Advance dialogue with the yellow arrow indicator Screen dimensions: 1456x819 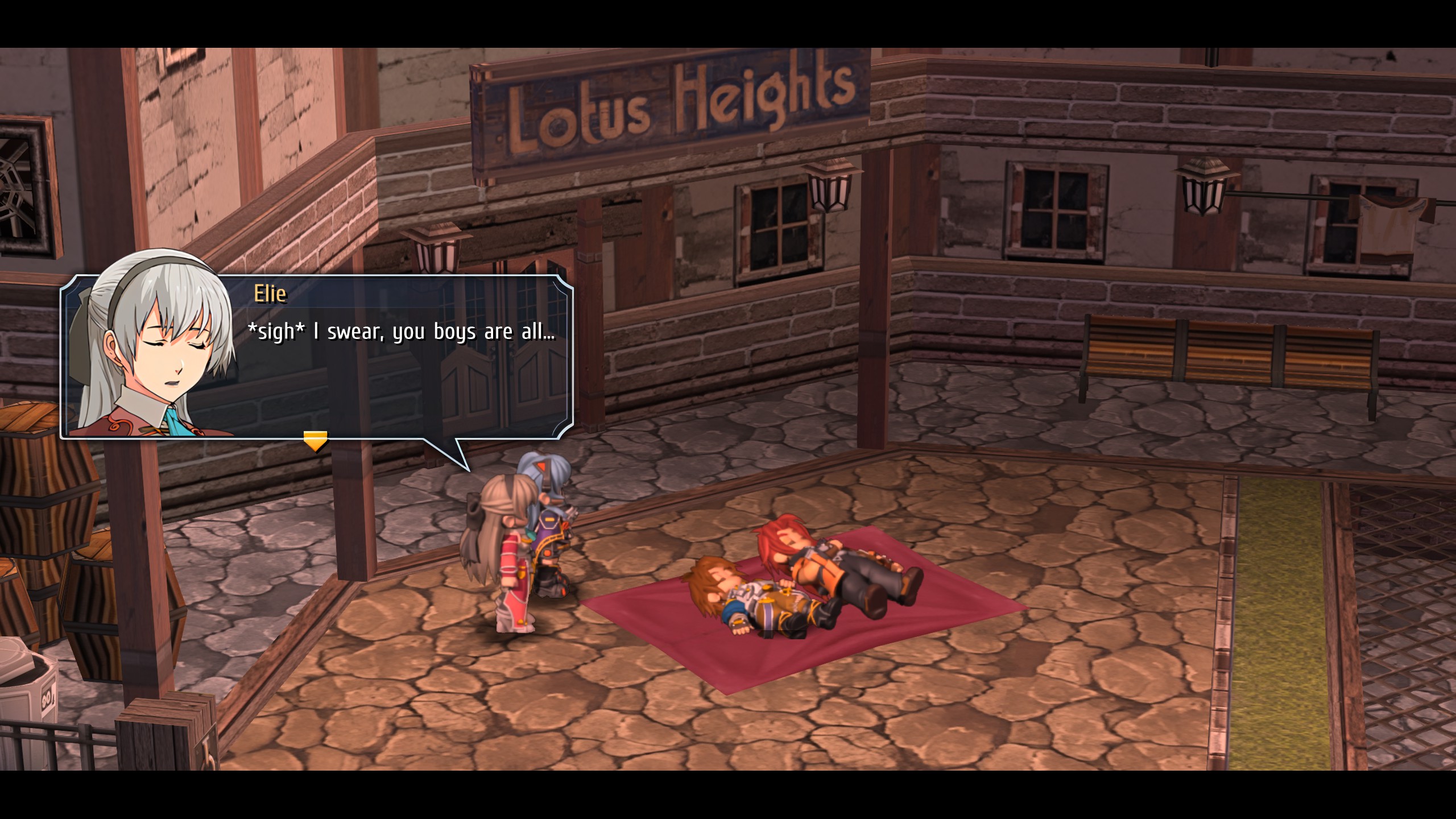click(315, 440)
